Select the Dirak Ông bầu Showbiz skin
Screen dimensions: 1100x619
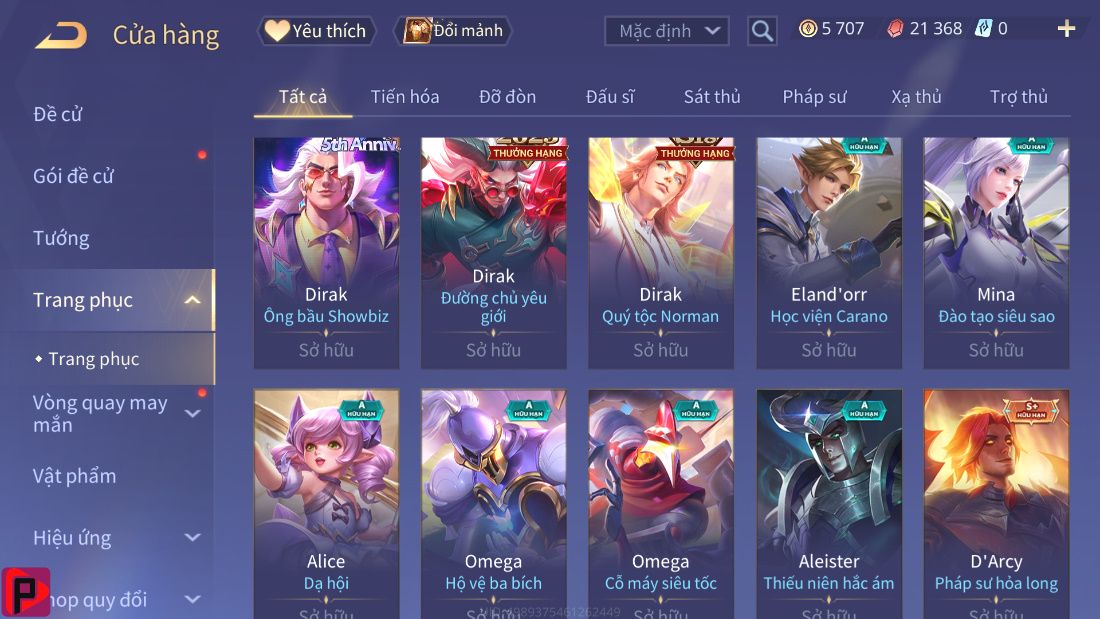coord(326,252)
